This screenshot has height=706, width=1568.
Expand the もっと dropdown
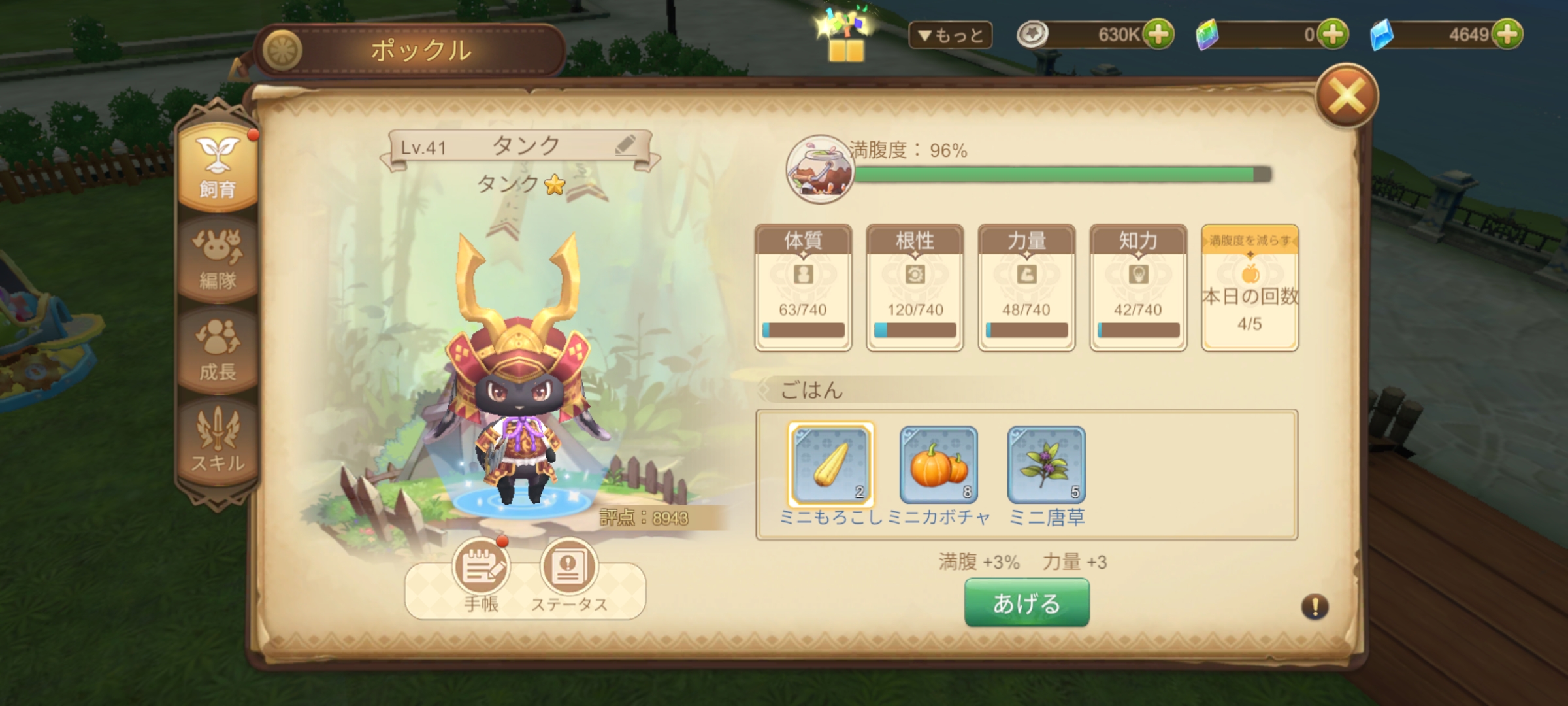tap(950, 35)
